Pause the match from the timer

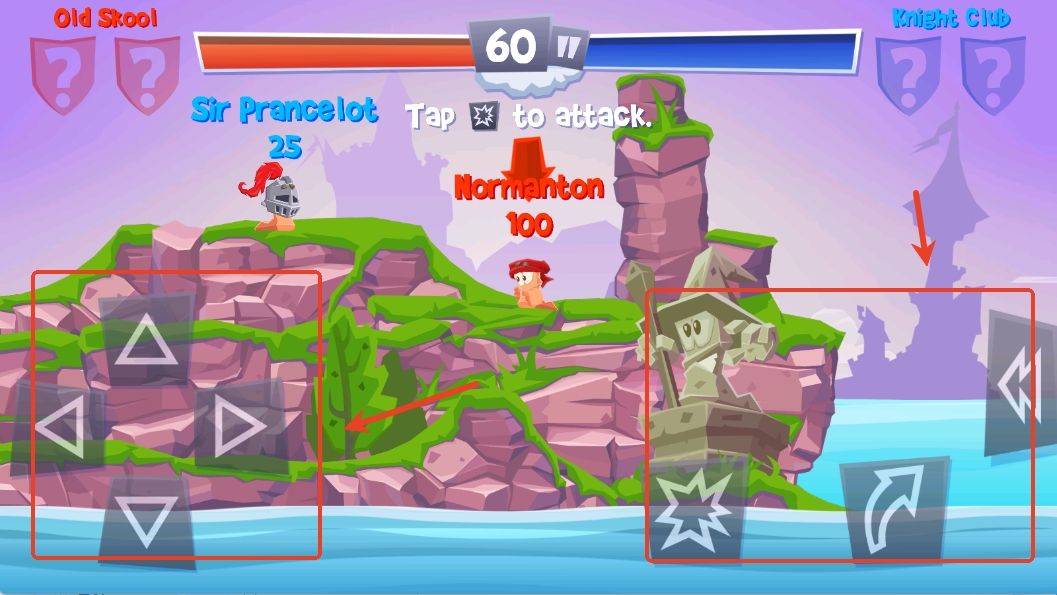568,47
